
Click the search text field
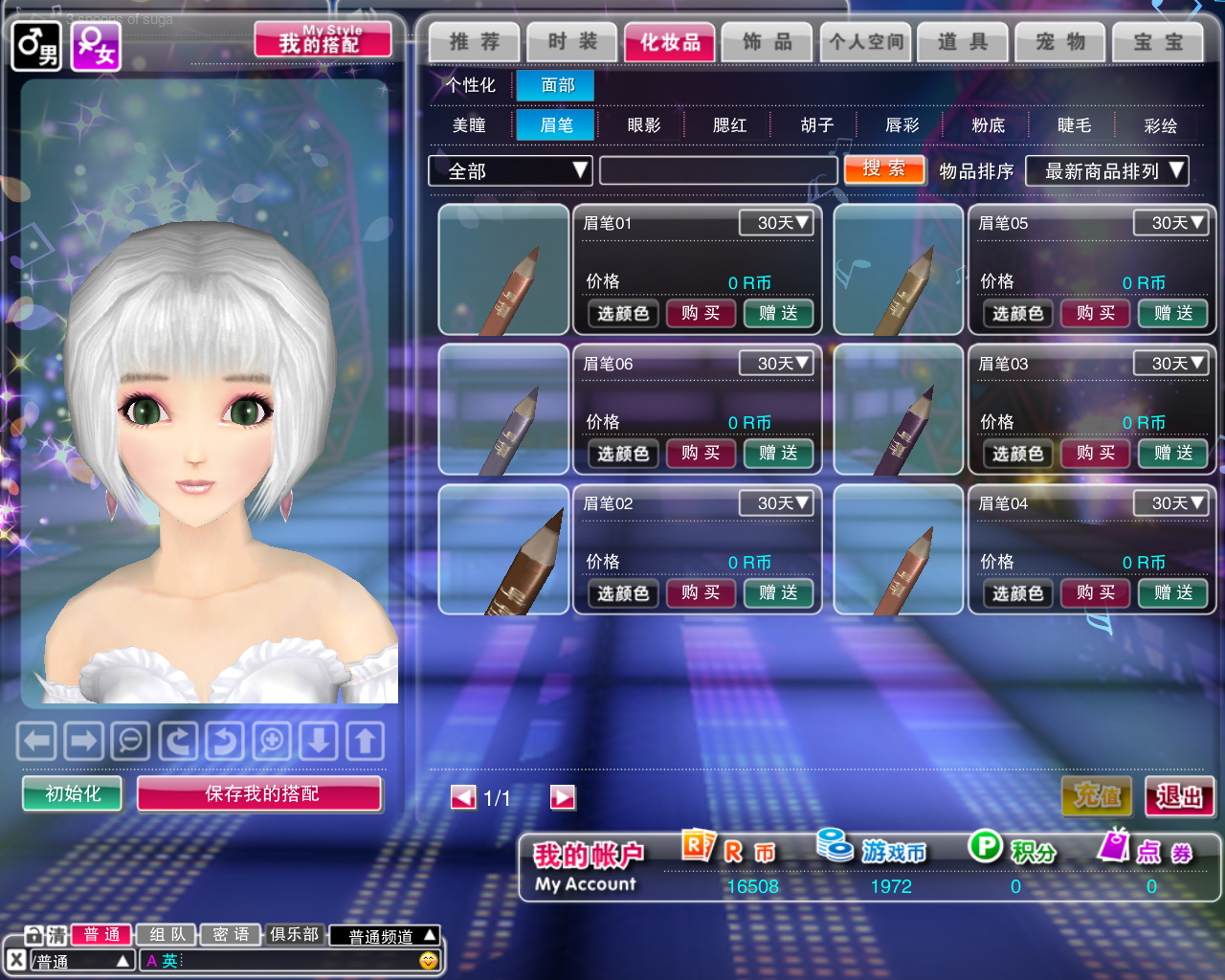point(718,171)
